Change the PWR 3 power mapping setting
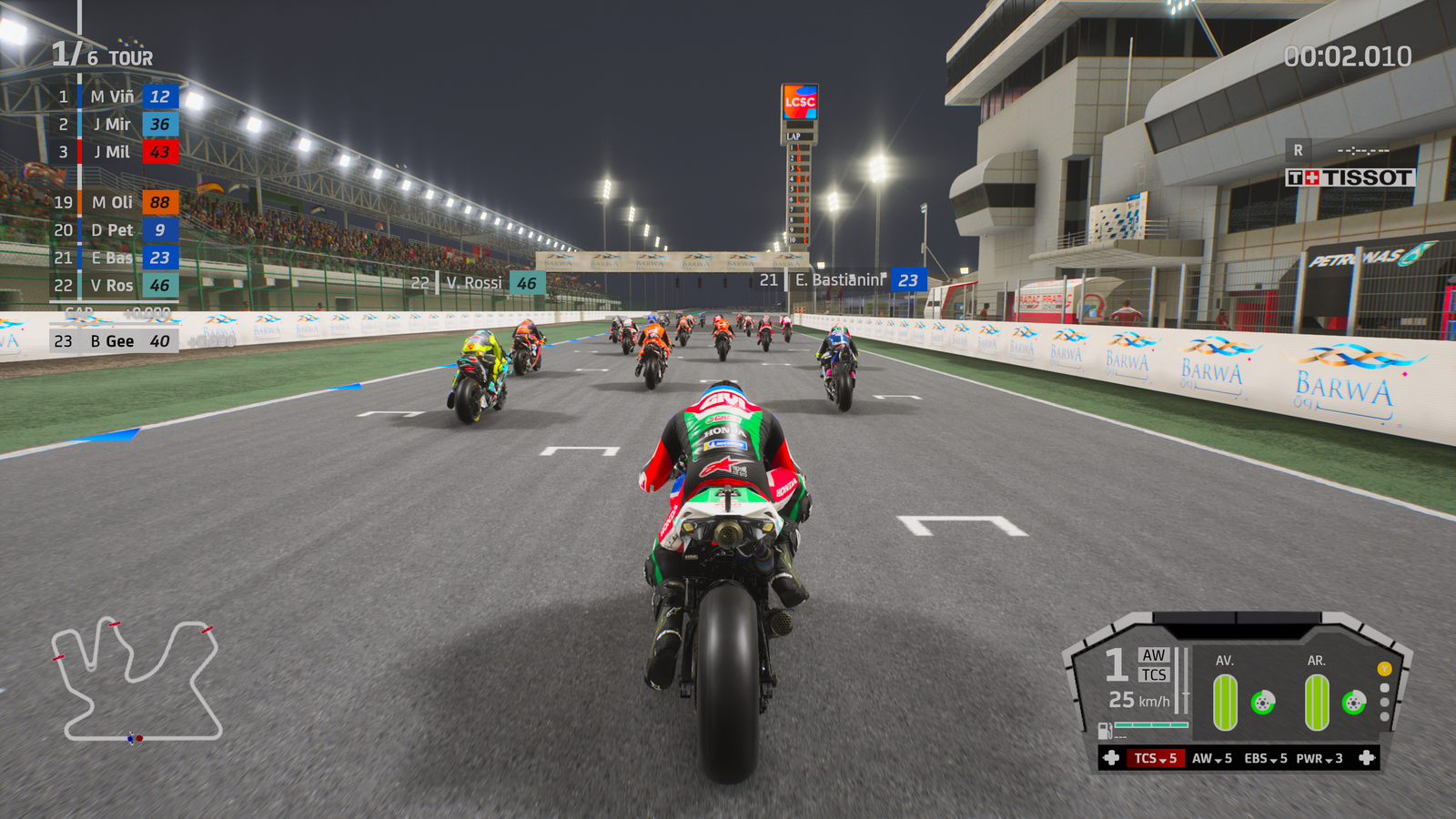This screenshot has height=819, width=1456. point(1319,758)
